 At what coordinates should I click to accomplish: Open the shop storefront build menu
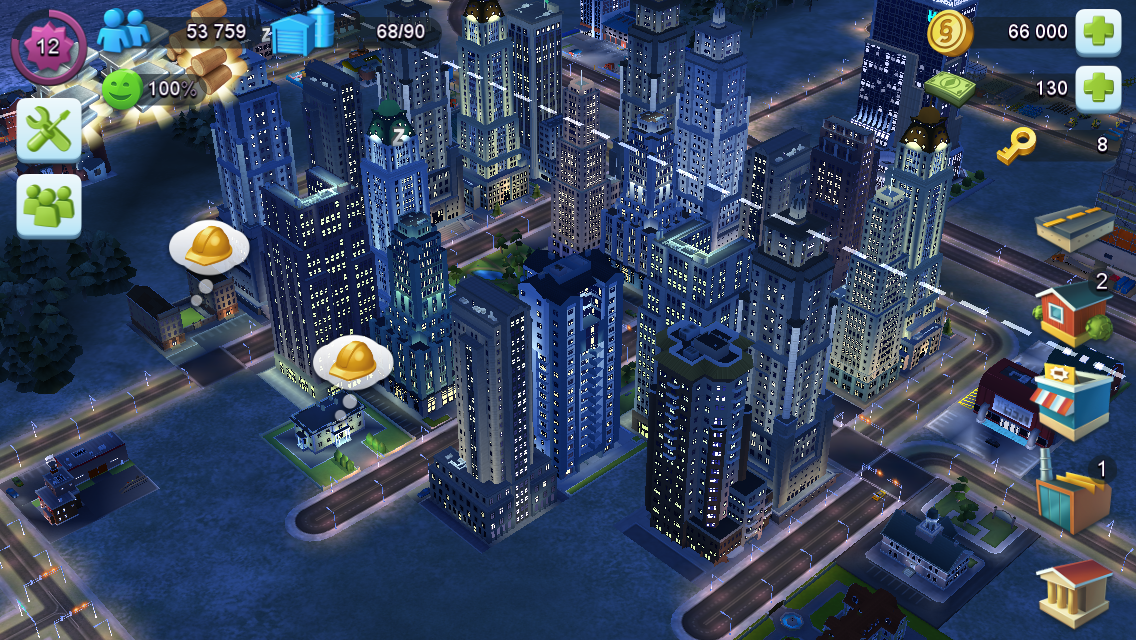pos(1072,400)
